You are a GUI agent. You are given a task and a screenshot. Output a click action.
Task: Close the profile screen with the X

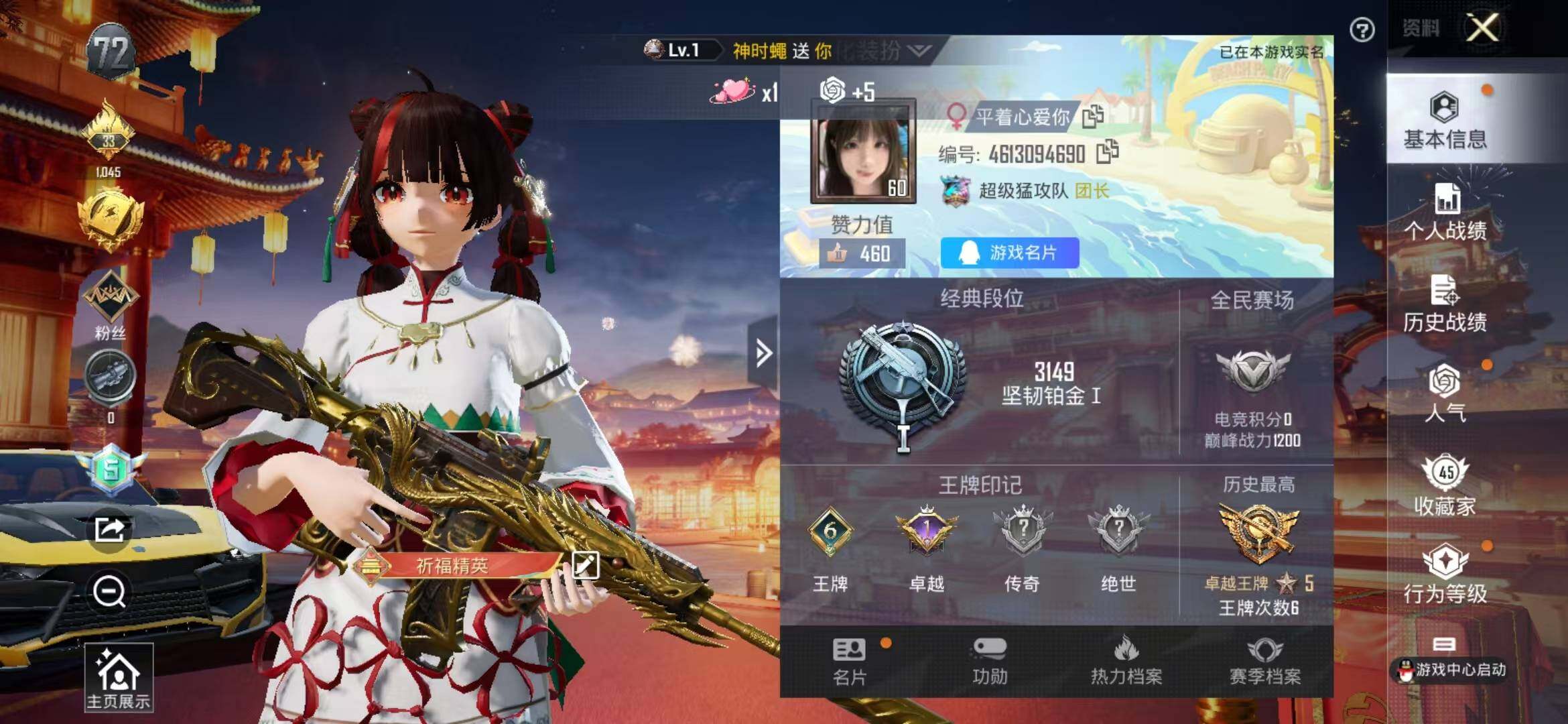tap(1482, 28)
